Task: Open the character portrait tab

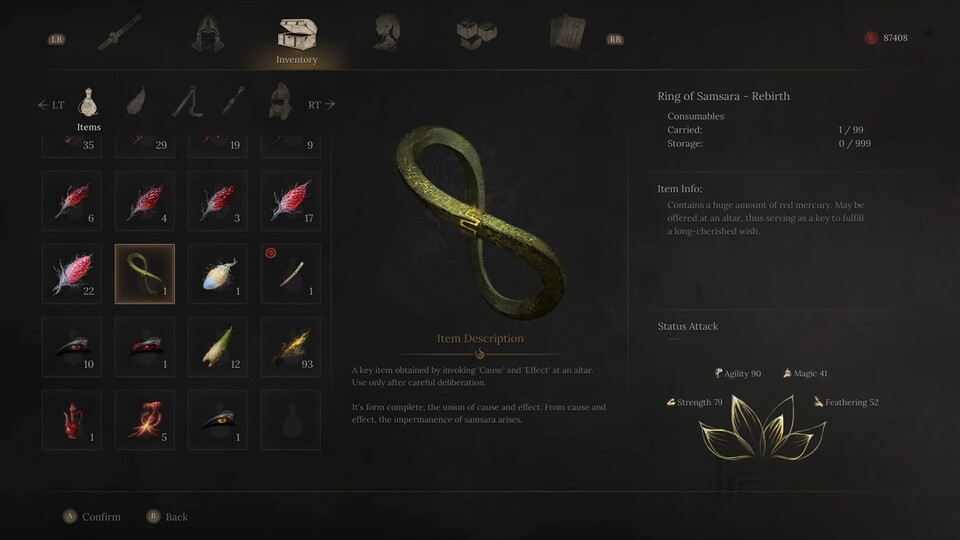Action: coord(387,33)
